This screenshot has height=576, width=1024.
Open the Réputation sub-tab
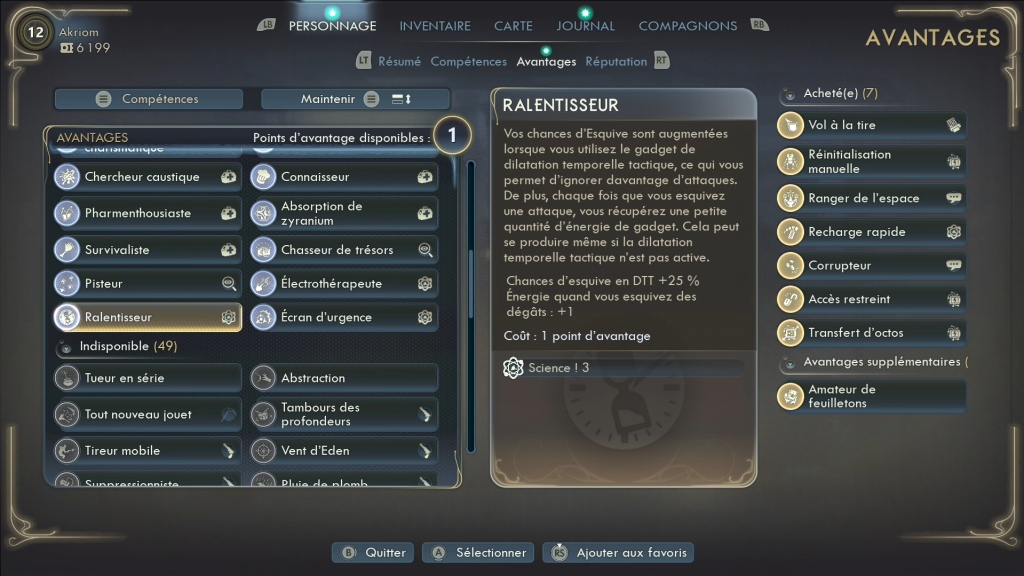tap(616, 62)
